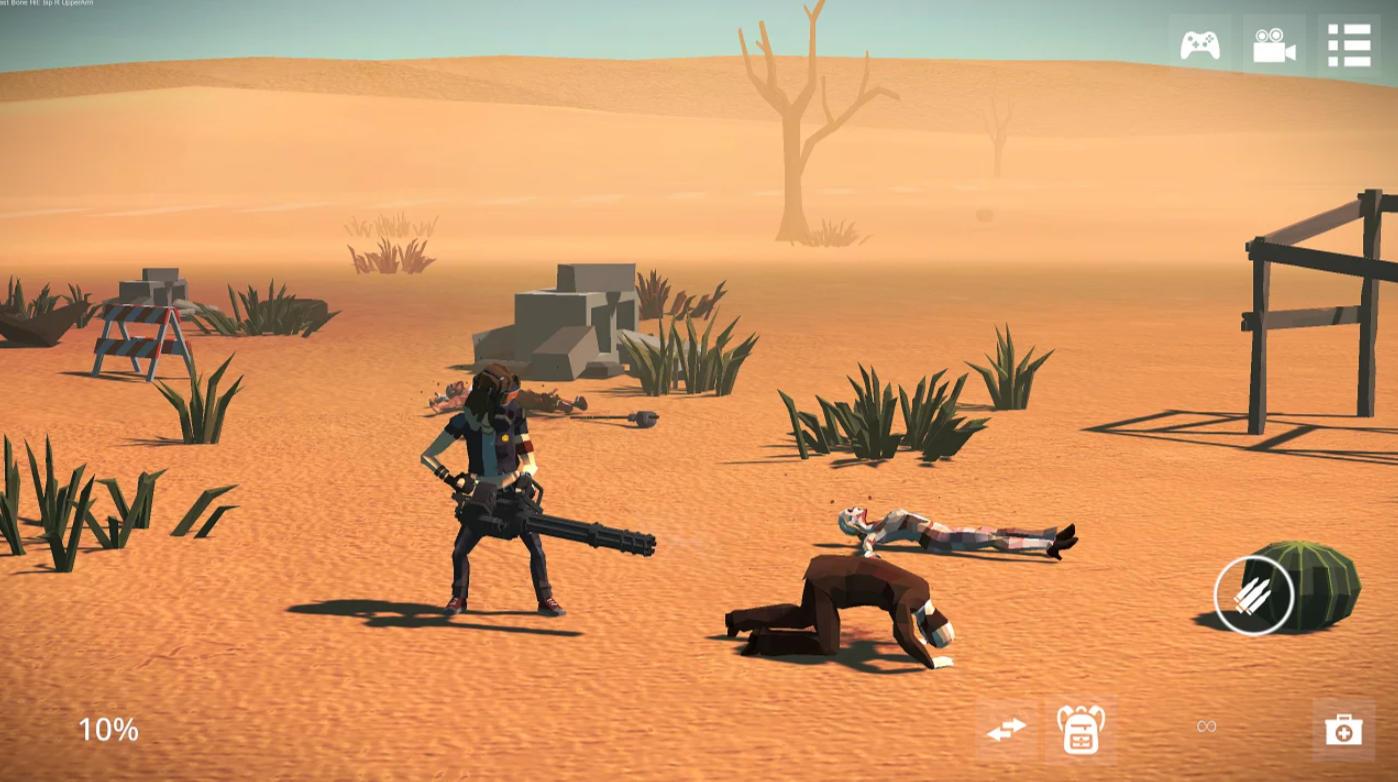Swap weapon with the arrows button

click(x=1006, y=730)
